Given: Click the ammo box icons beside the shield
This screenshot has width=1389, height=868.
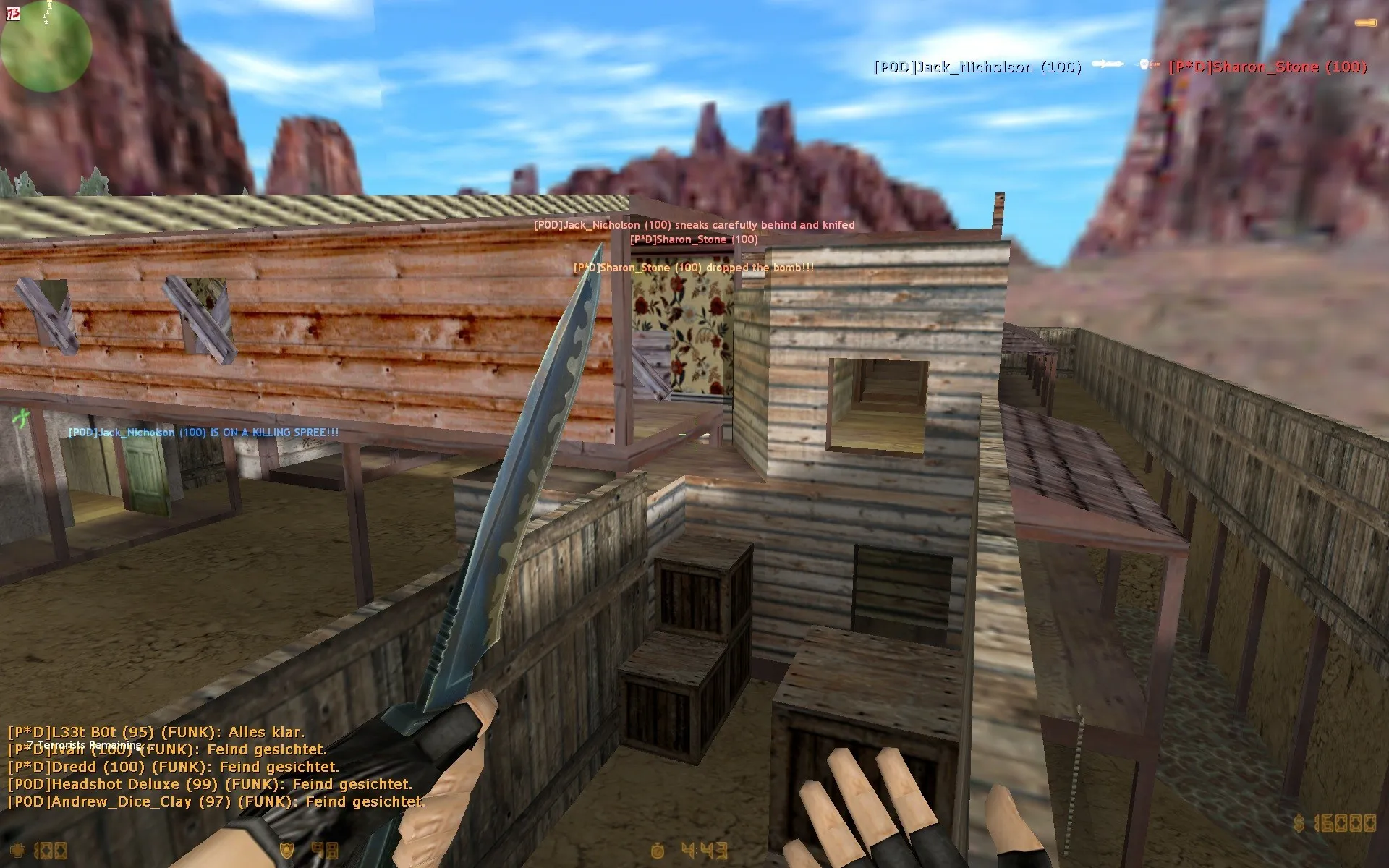Looking at the screenshot, I should click(x=326, y=850).
